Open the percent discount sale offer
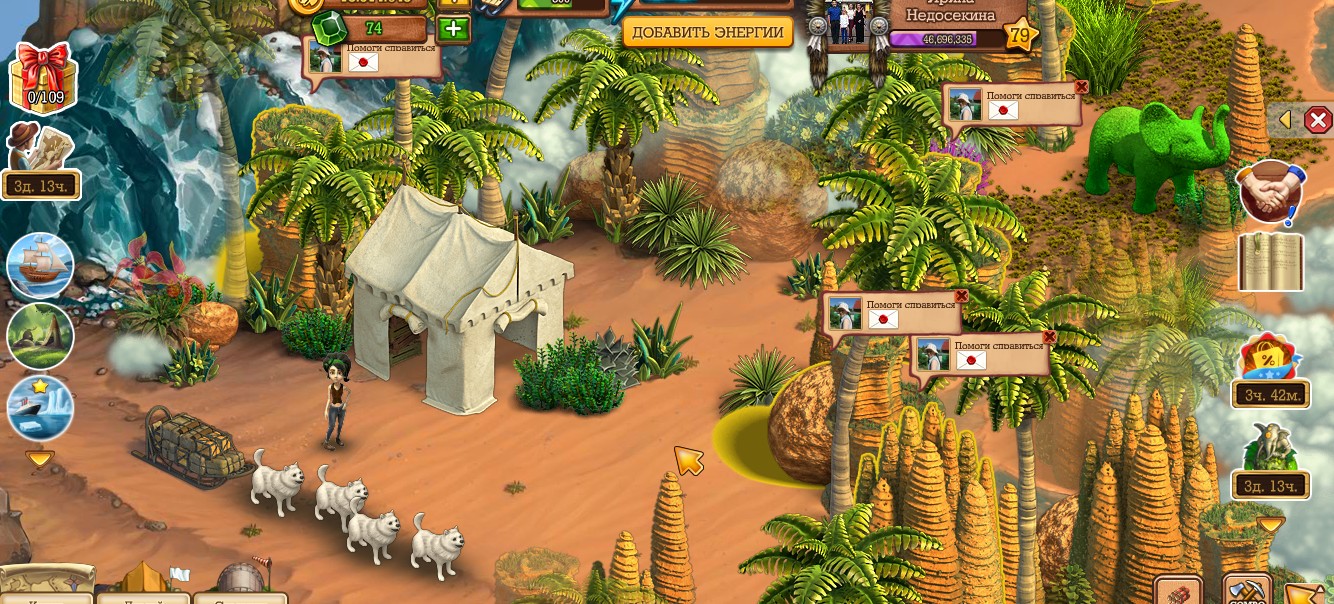 coord(1270,360)
